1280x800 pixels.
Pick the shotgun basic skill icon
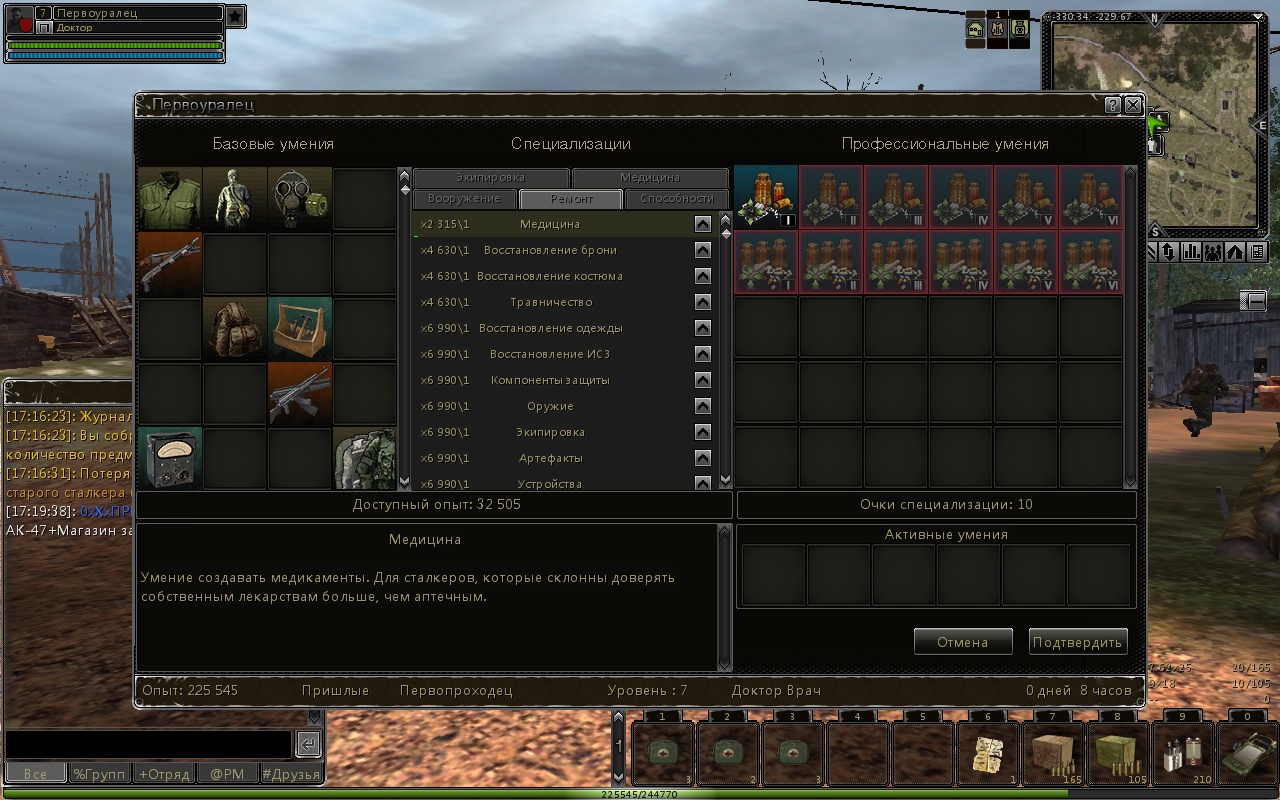coord(170,263)
